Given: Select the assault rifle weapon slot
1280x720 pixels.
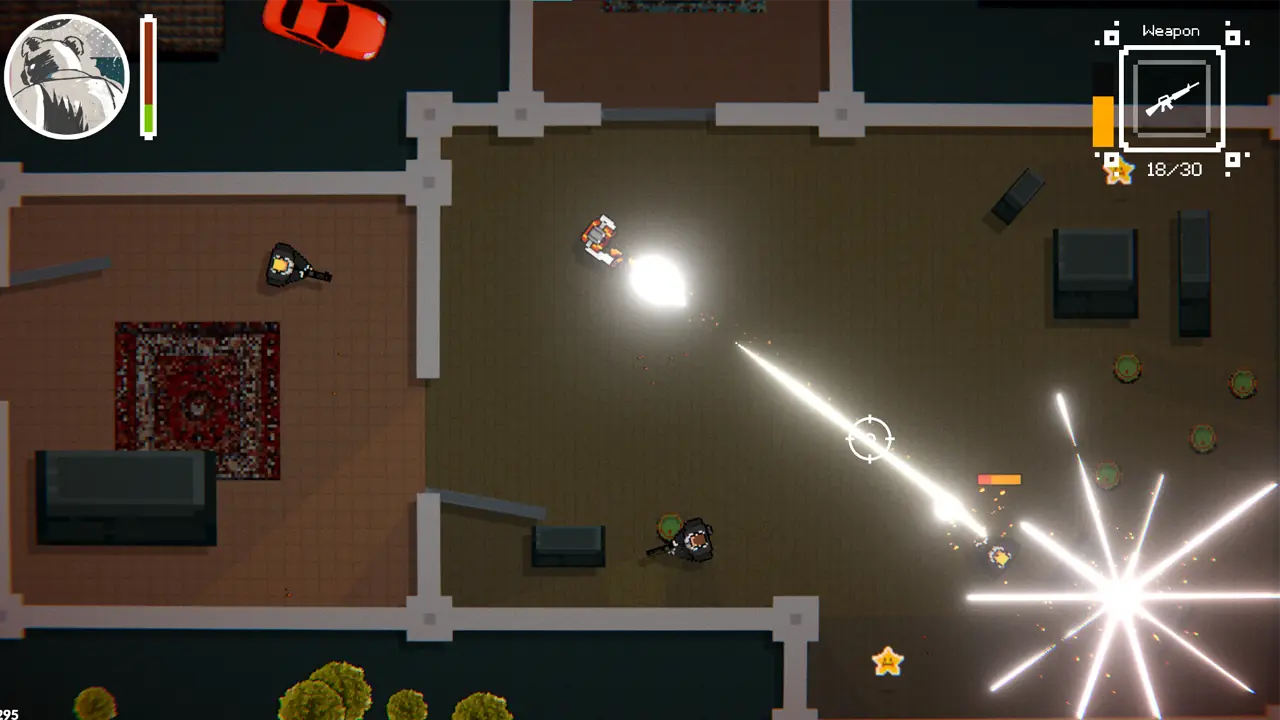Looking at the screenshot, I should (x=1171, y=98).
